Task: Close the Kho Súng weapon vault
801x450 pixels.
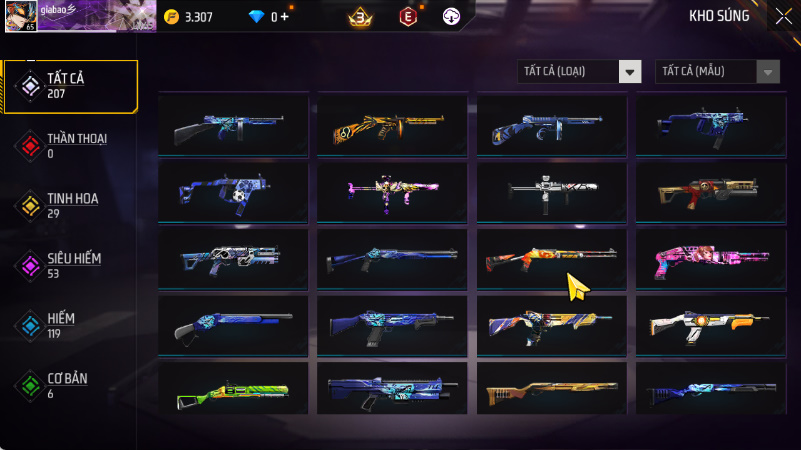Action: (x=783, y=16)
